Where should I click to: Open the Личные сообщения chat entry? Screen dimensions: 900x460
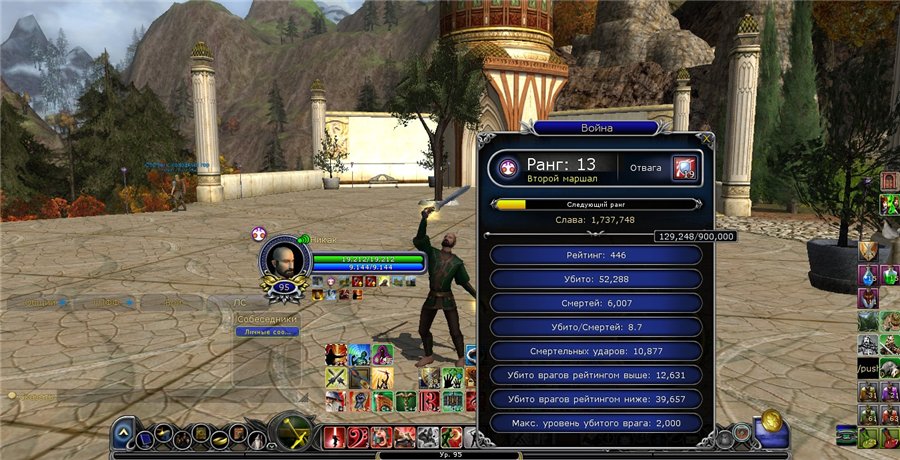tap(267, 332)
